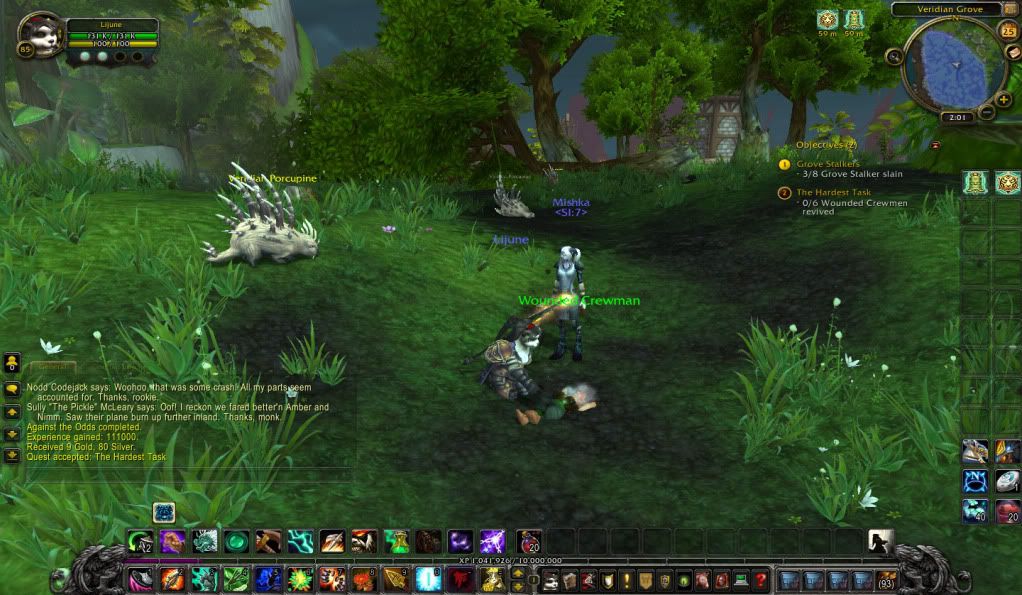Zoom in the minimap with plus button
This screenshot has width=1022, height=595.
1003,100
